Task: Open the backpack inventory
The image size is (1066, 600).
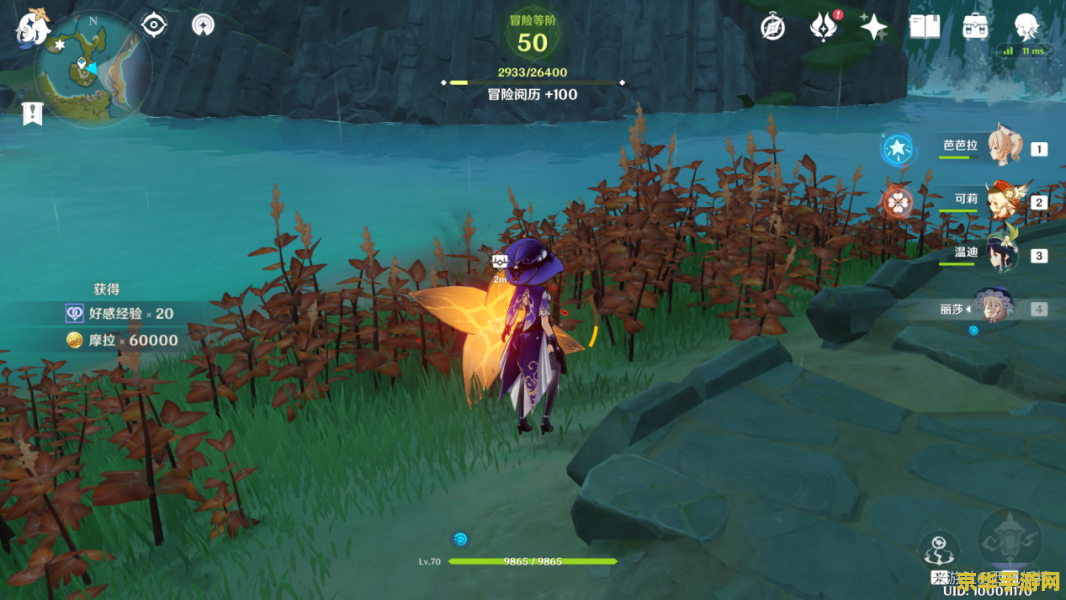Action: pyautogui.click(x=976, y=27)
